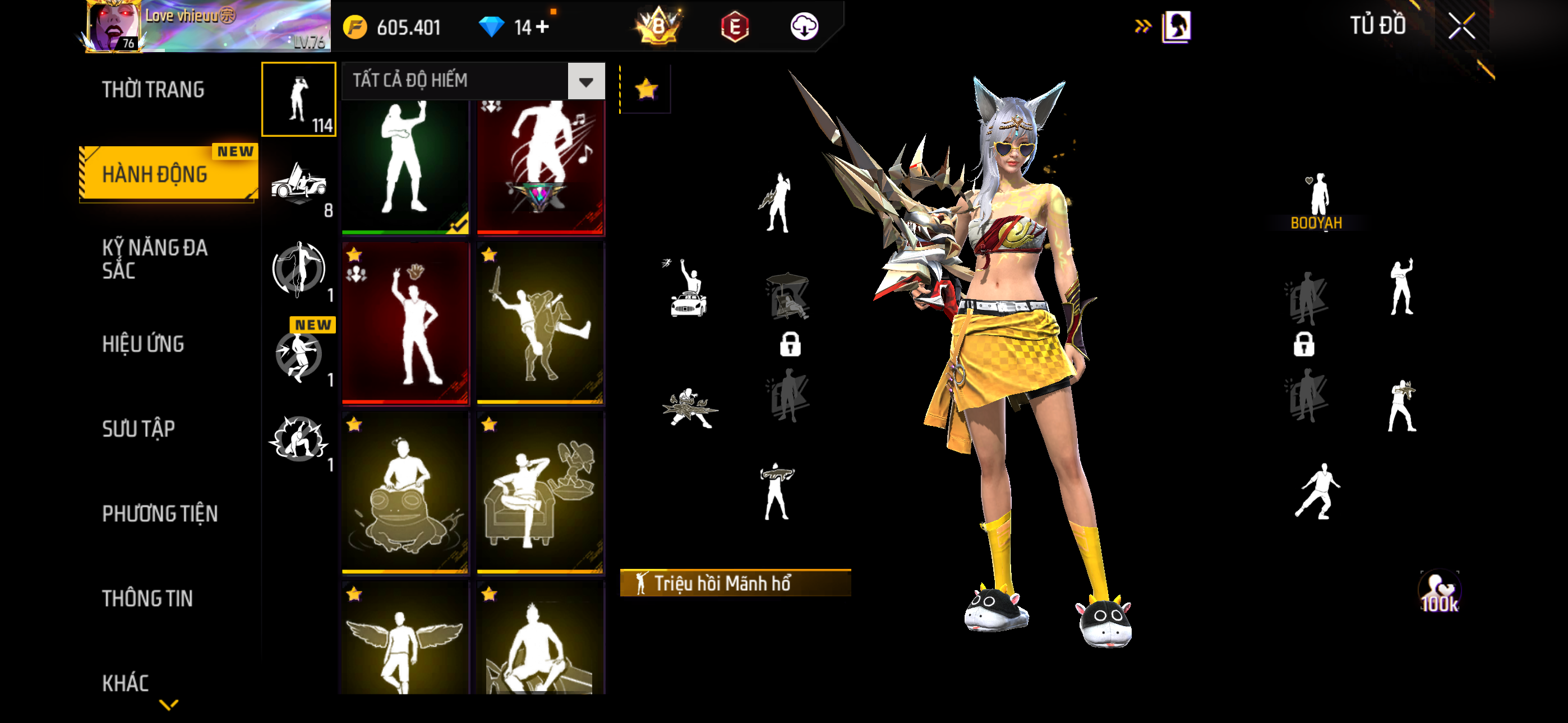Open the cloud download icon
This screenshot has height=723, width=1568.
(x=804, y=27)
